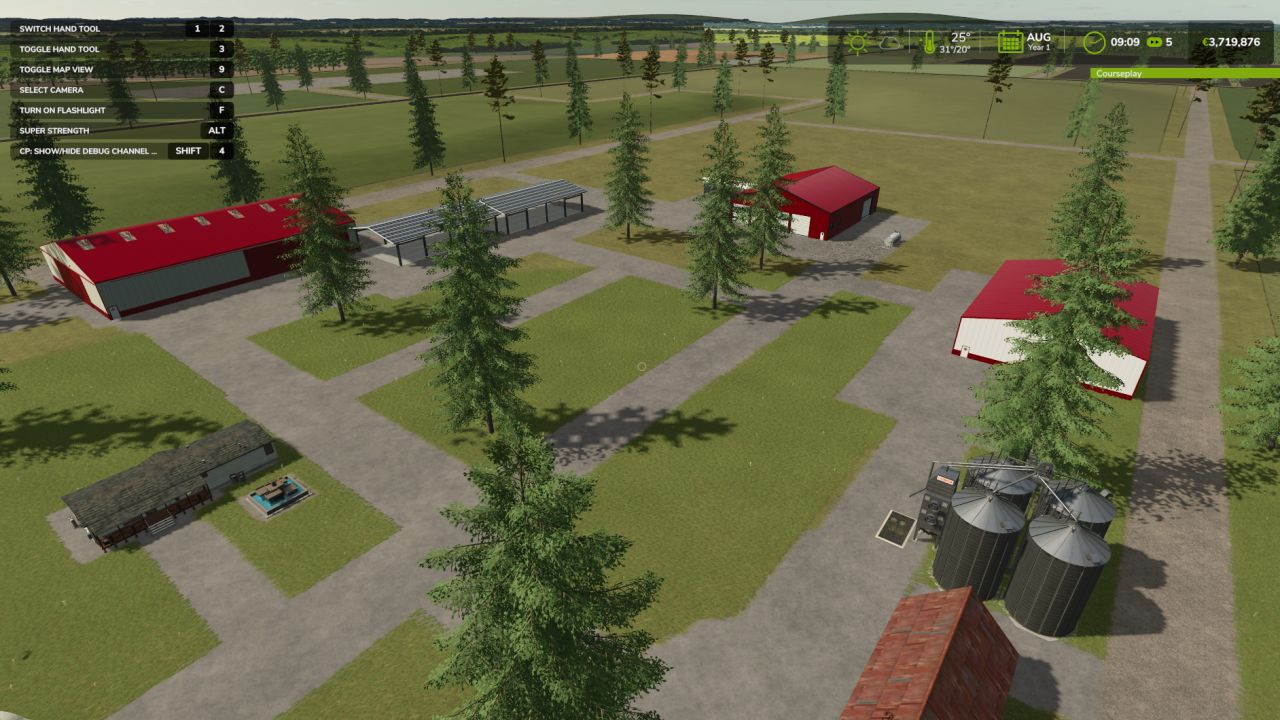Viewport: 1280px width, 720px height.
Task: Click the sun weather icon in HUD
Action: pos(857,43)
